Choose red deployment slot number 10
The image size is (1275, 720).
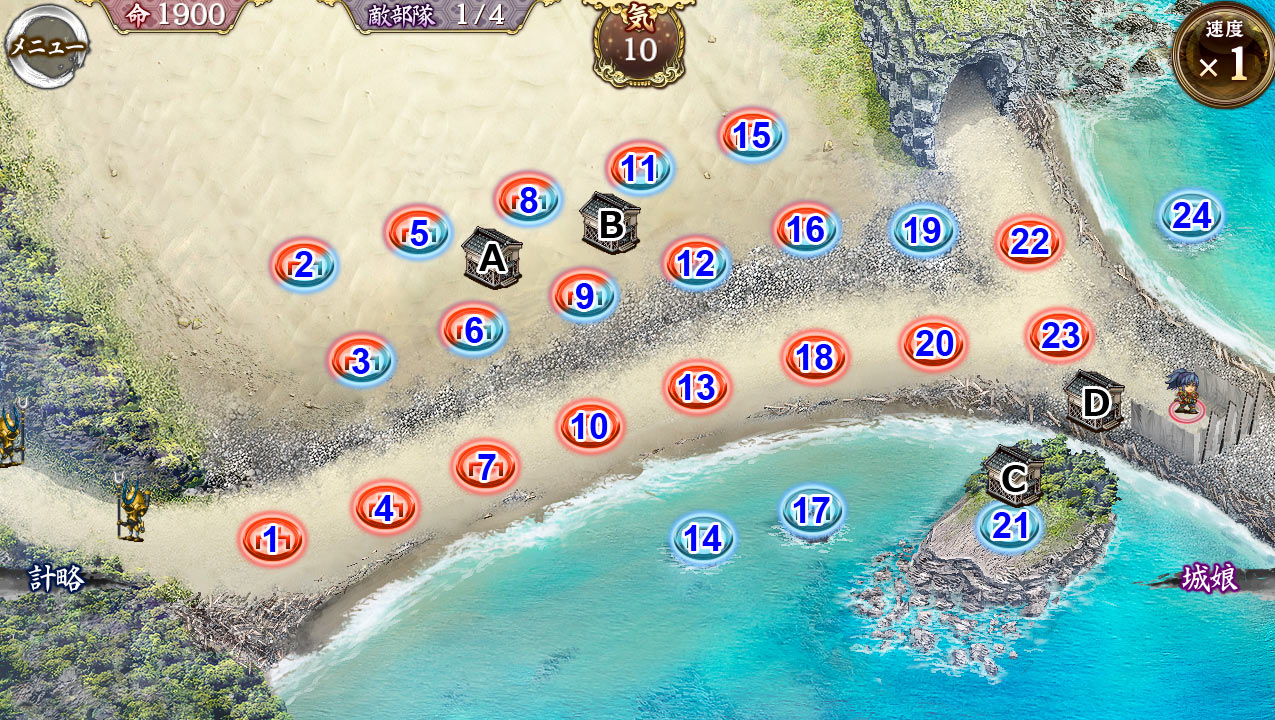coord(590,427)
